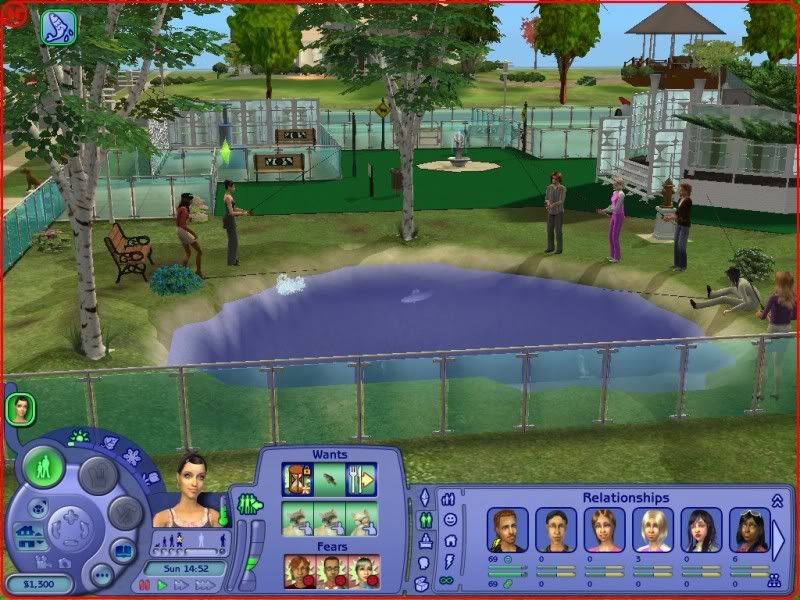Open the options ellipsis button
800x600 pixels.
click(x=101, y=575)
